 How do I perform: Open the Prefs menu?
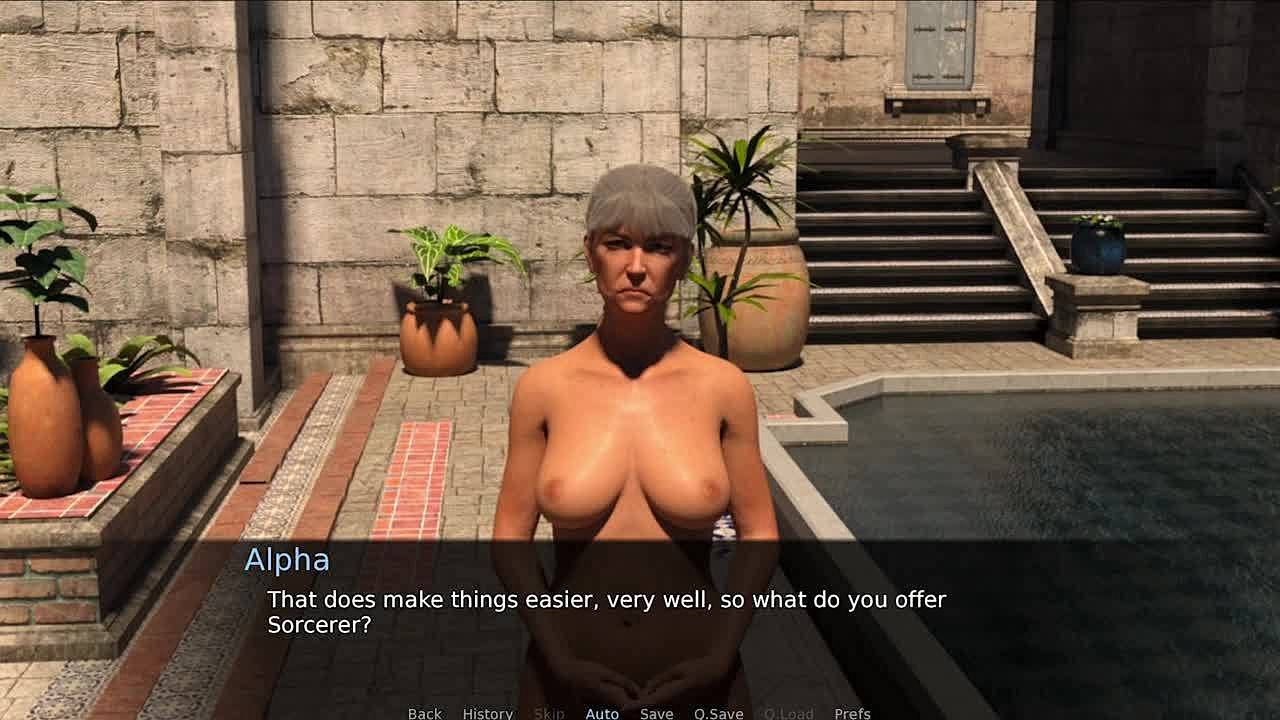tap(852, 713)
